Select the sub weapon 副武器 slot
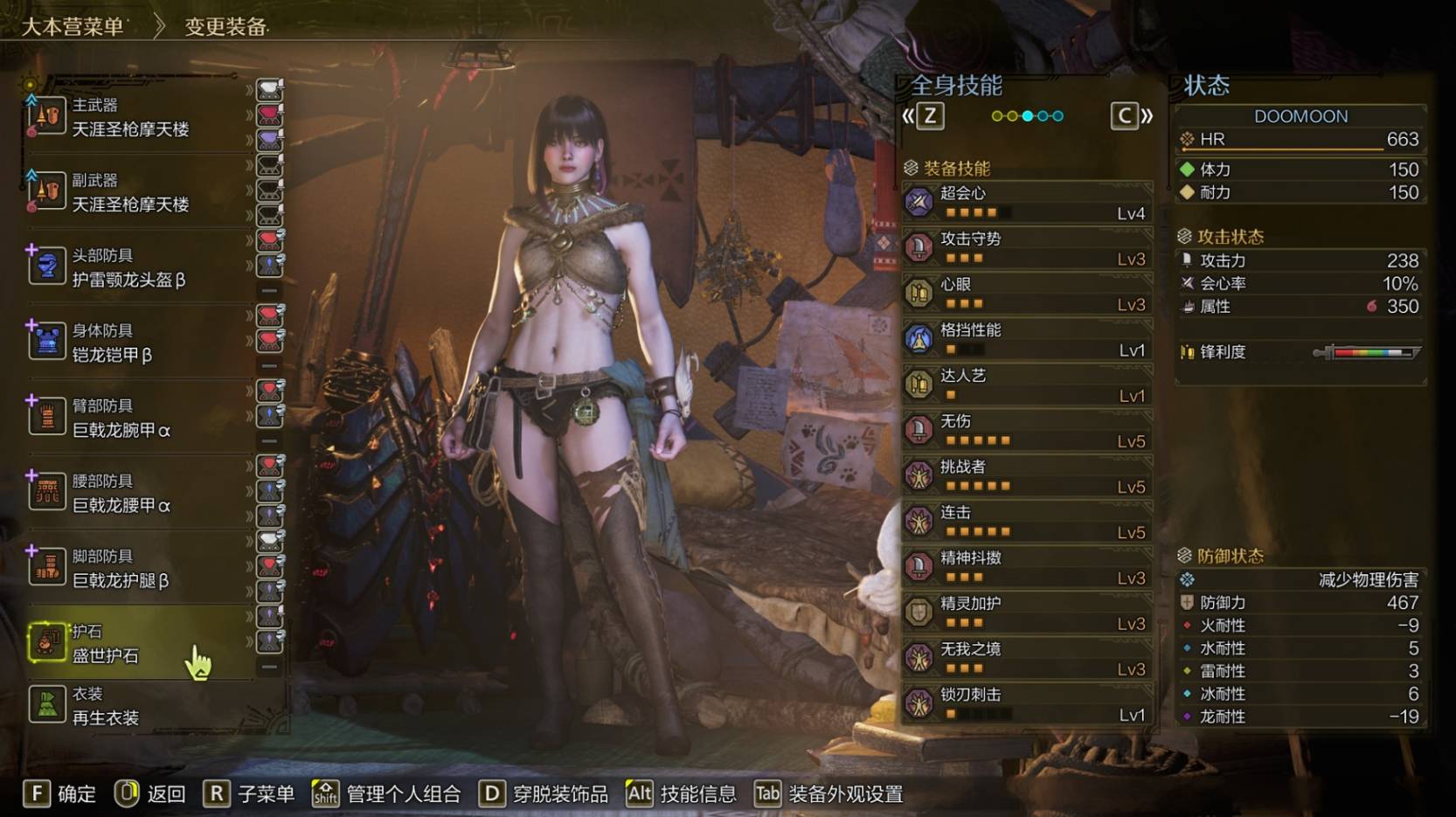 [131, 193]
